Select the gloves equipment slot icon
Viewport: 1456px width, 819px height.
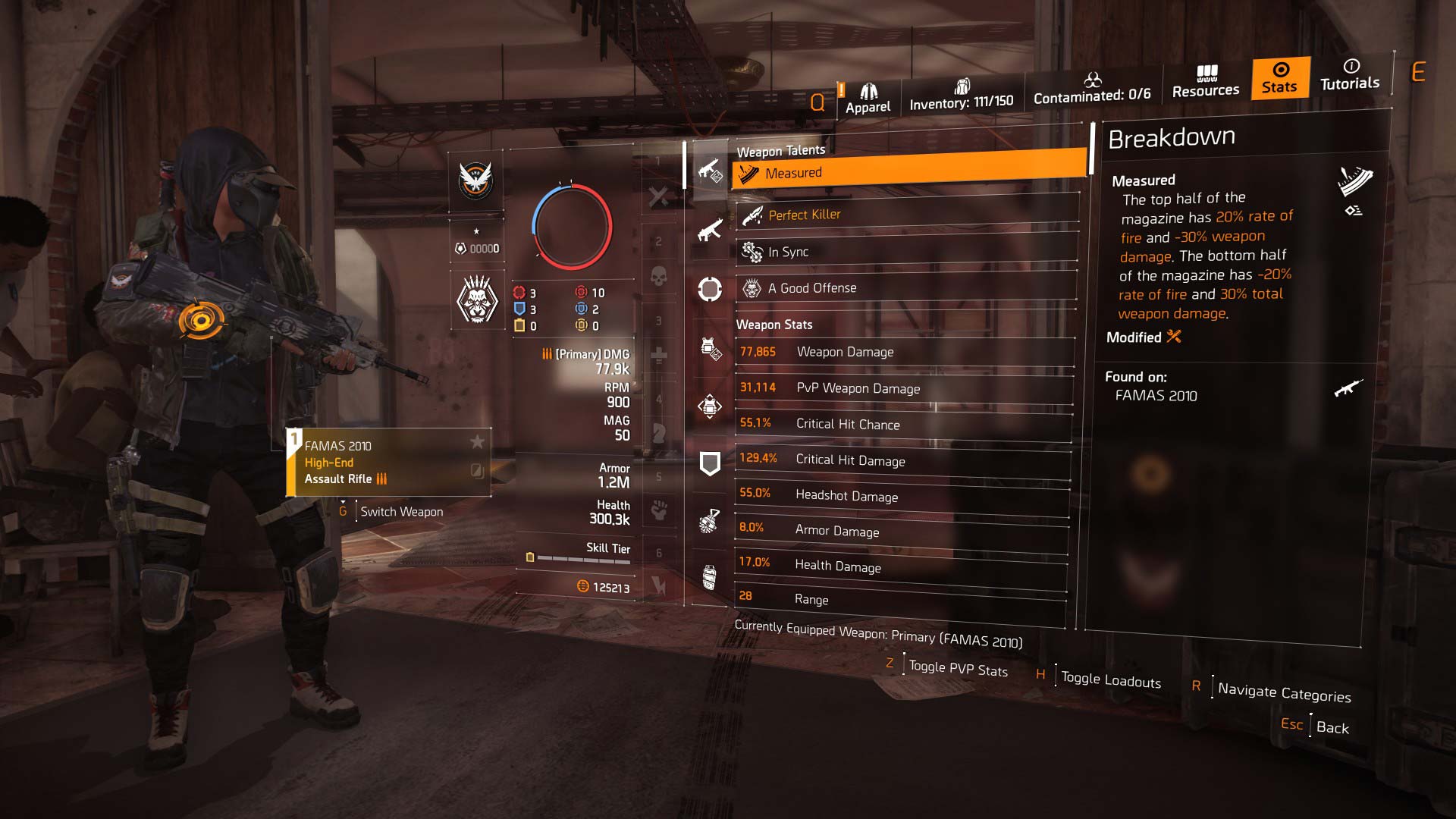[709, 521]
